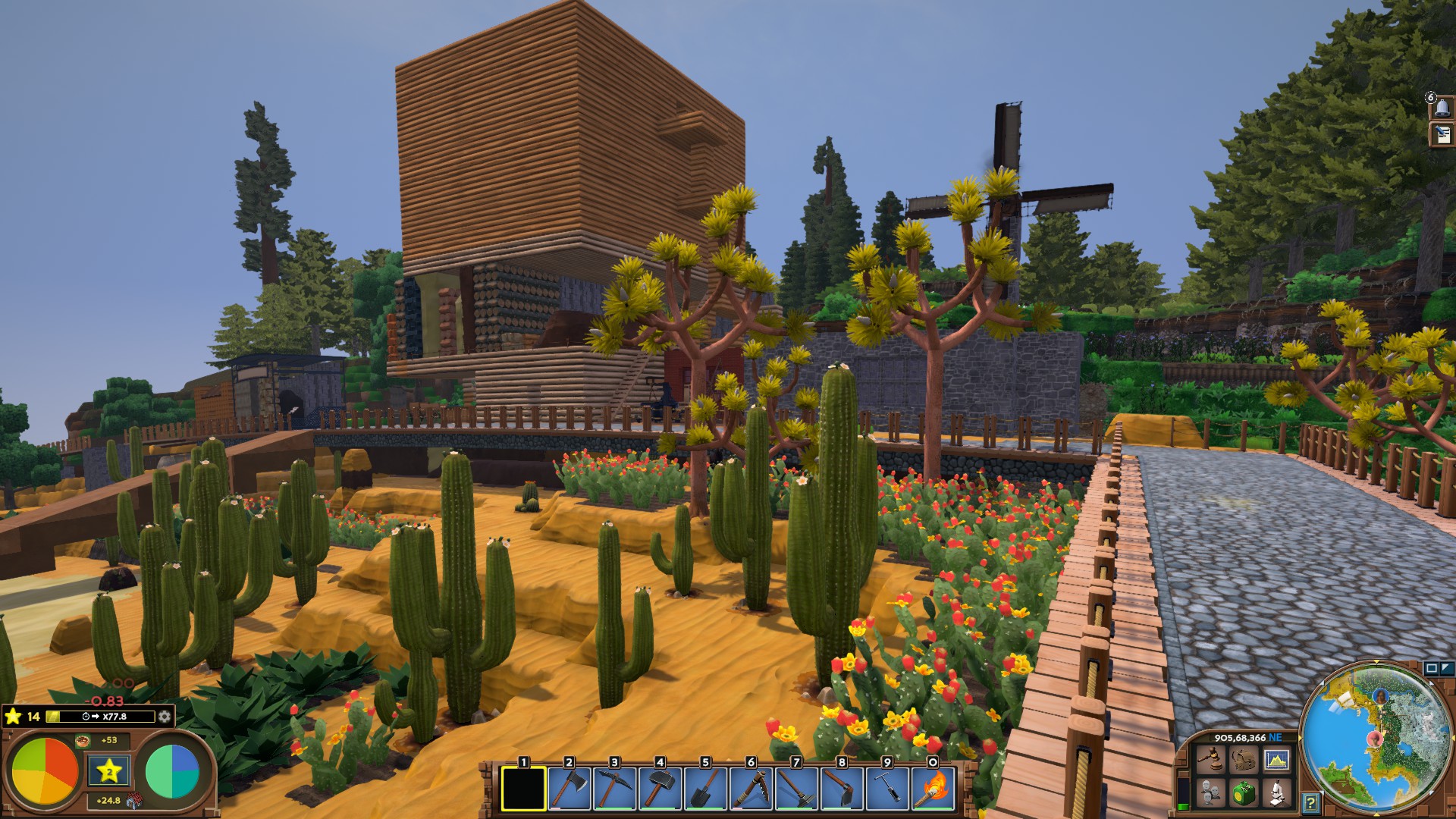Viewport: 1456px width, 819px height.
Task: Open the notification bell icon
Action: (1442, 108)
